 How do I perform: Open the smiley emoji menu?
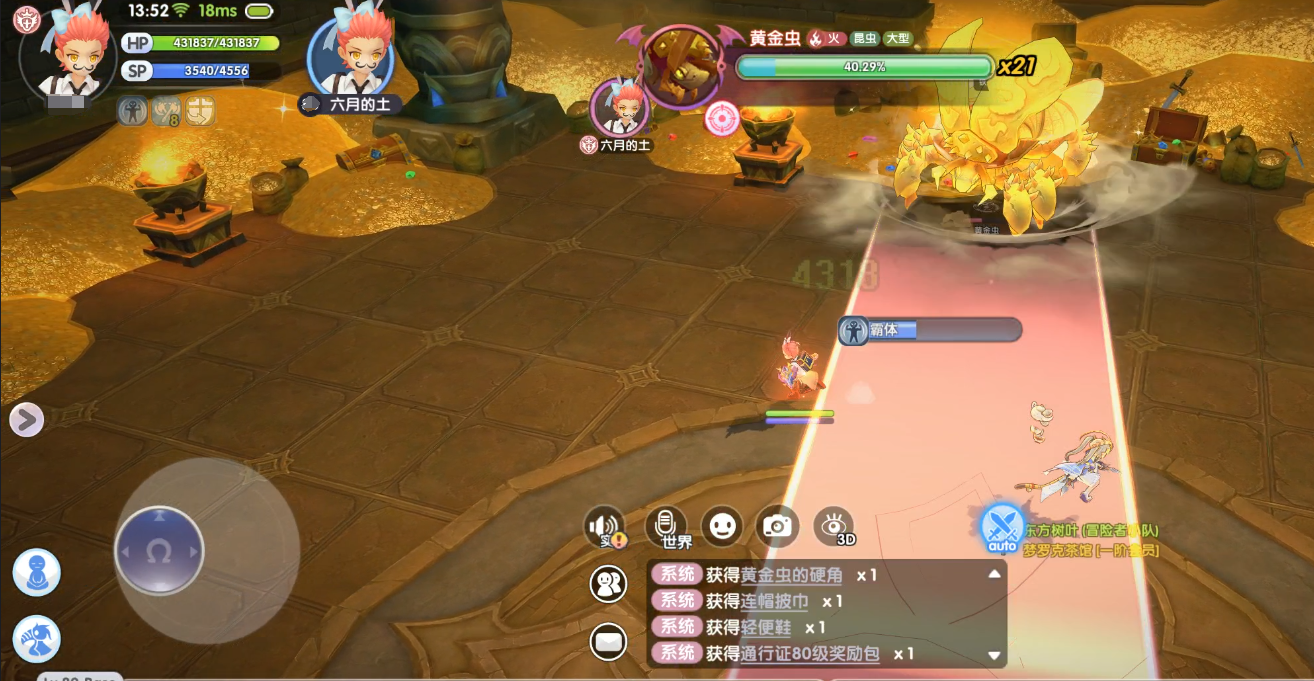721,525
